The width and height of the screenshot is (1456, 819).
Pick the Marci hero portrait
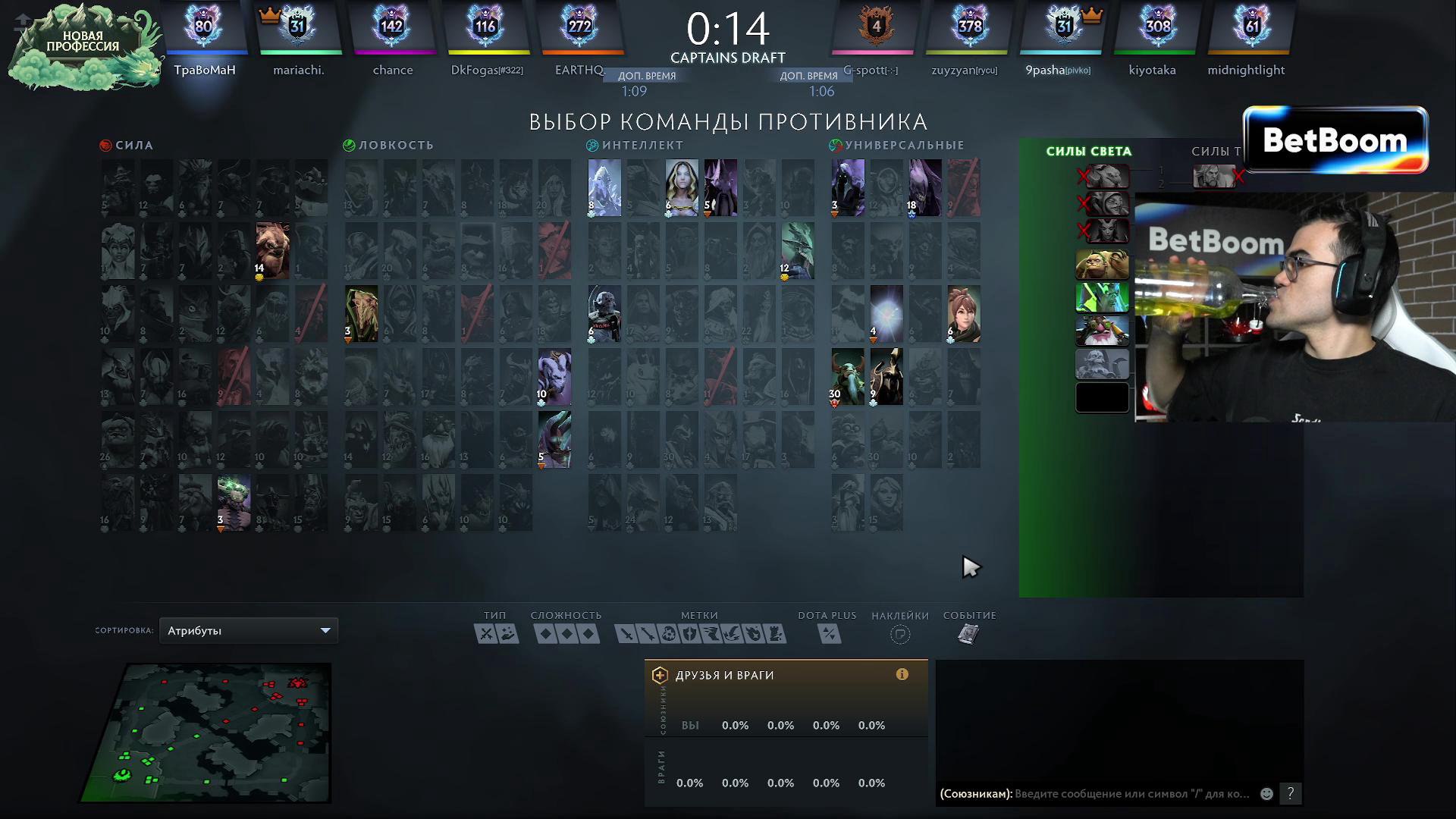(x=963, y=313)
